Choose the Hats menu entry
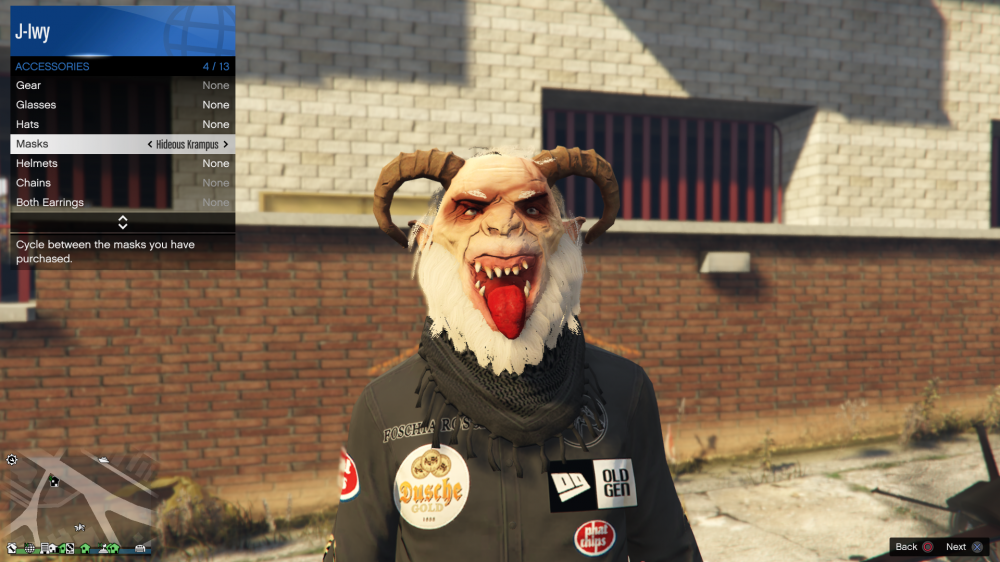1000x562 pixels. [x=122, y=125]
